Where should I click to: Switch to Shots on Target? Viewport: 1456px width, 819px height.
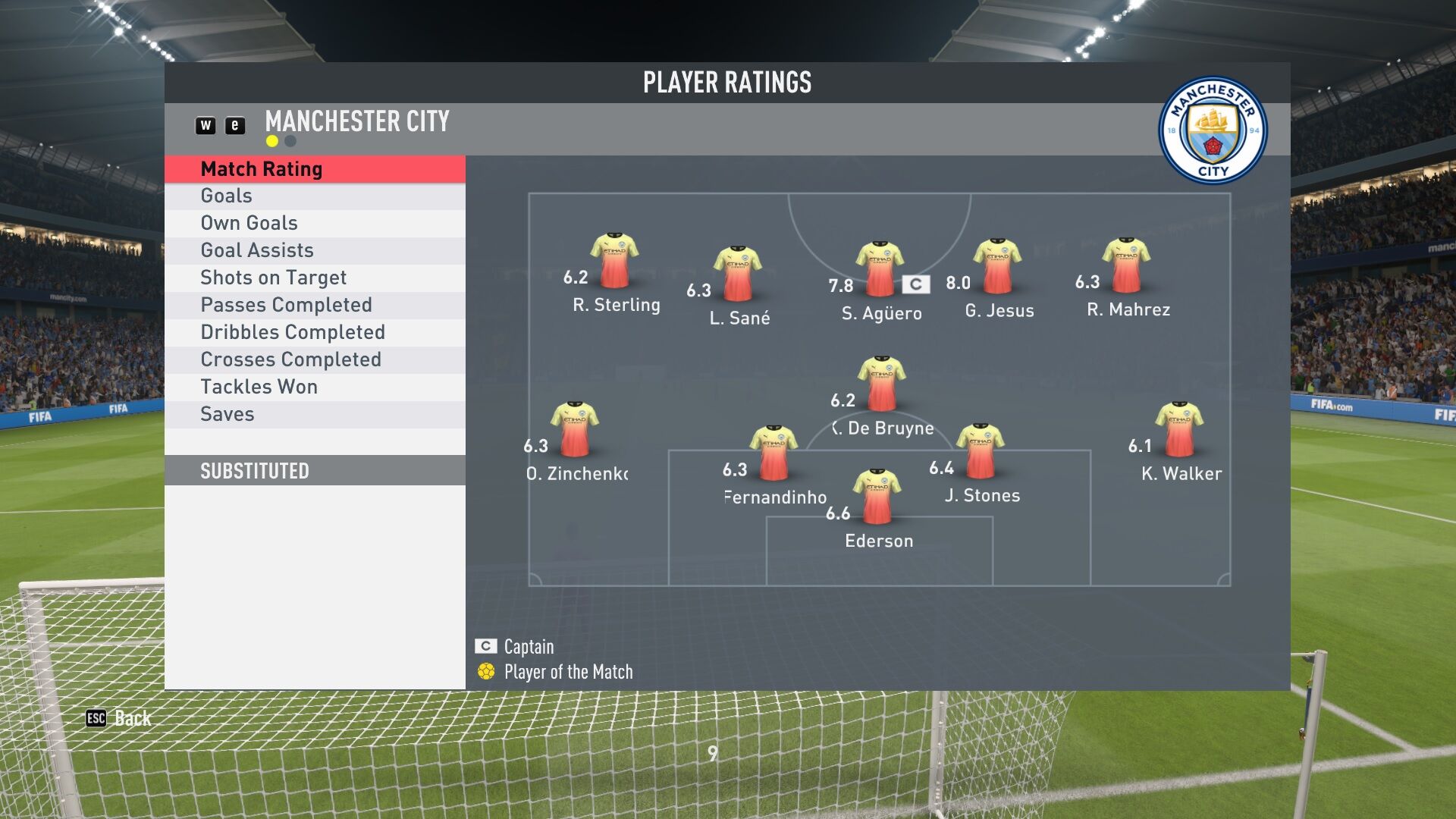pos(314,278)
